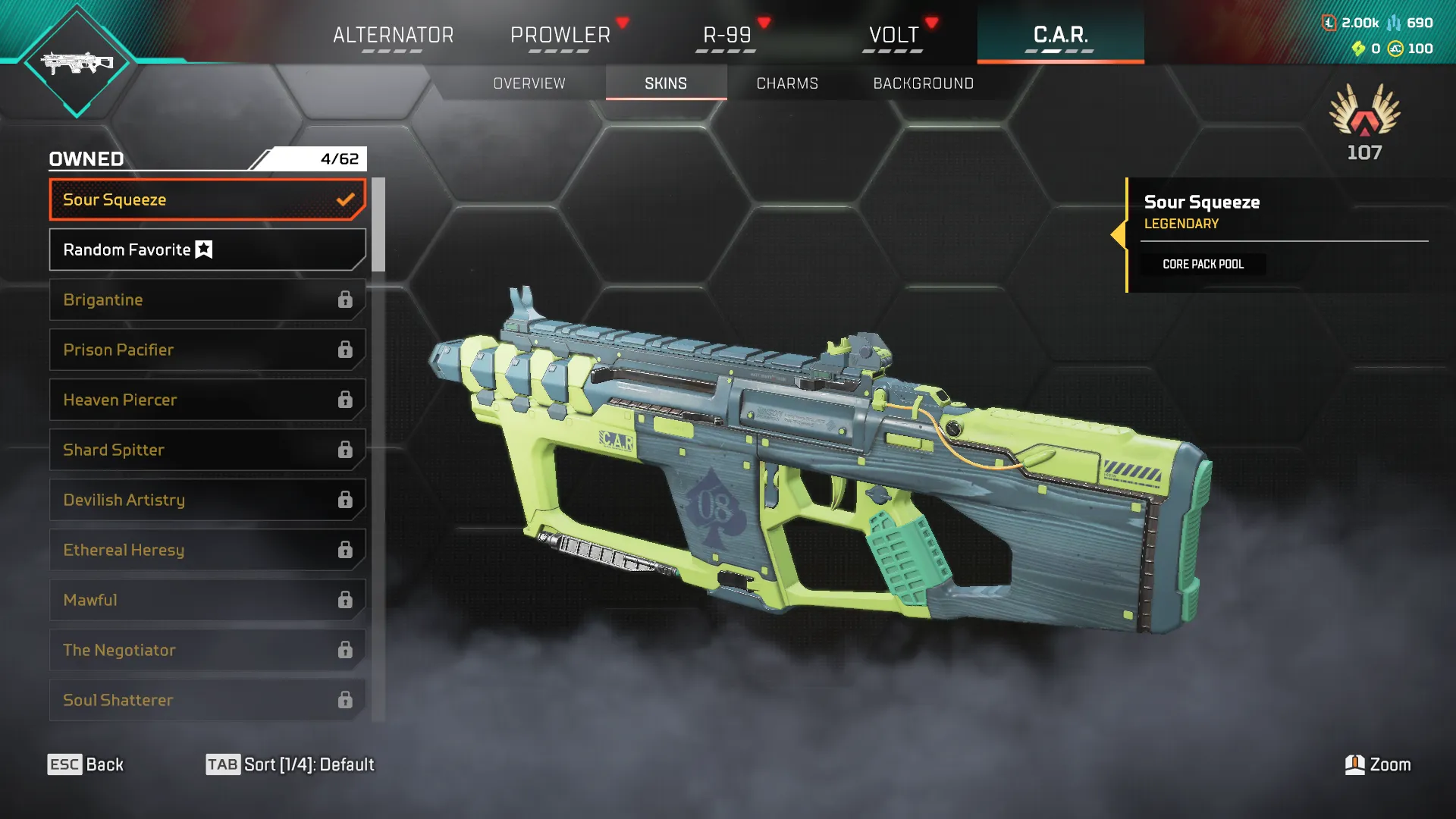Click the lock icon on Brigantine skin
1456x819 pixels.
coord(346,300)
